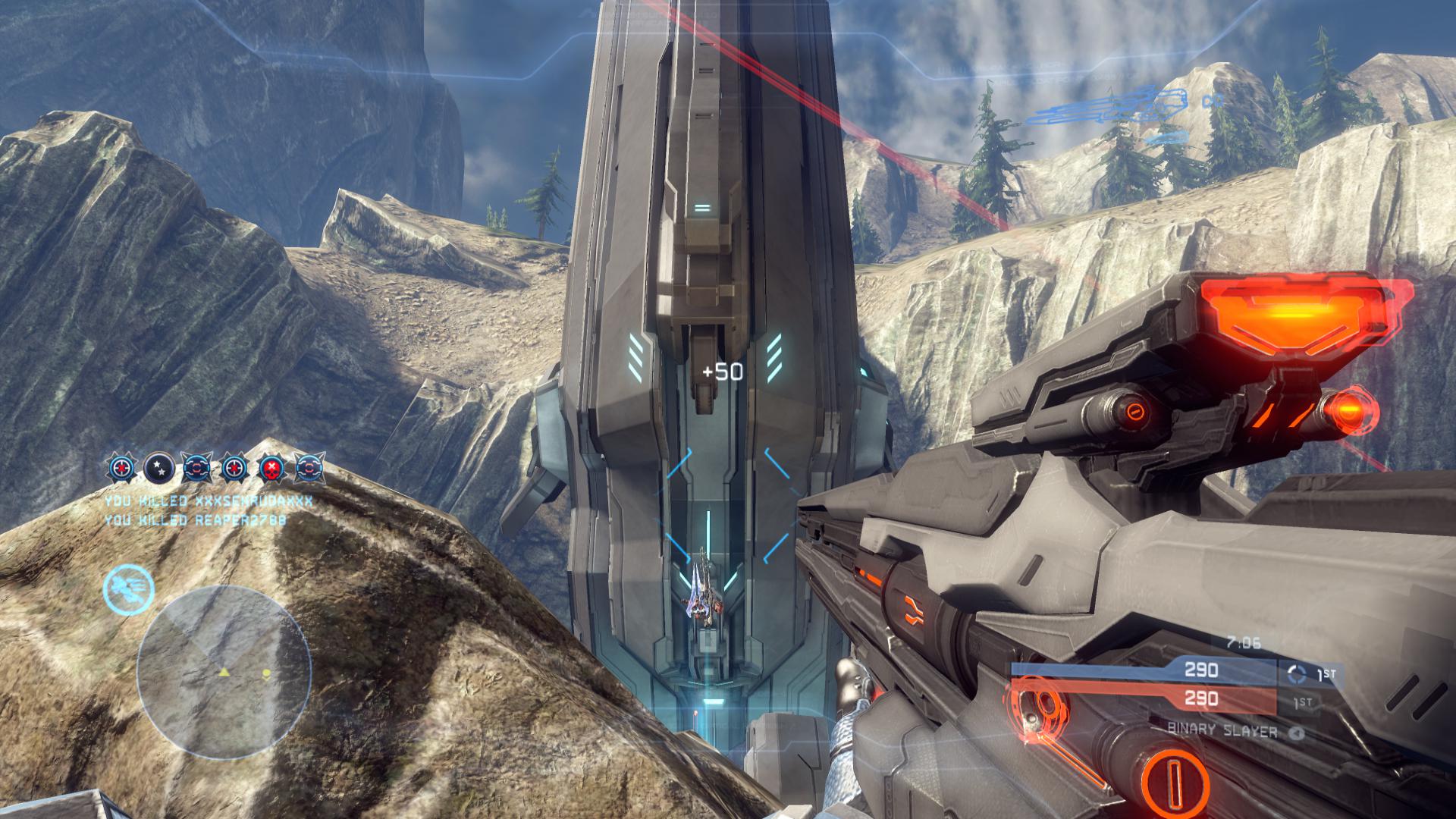Click the motion tracker radar
This screenshot has width=1456, height=819.
tap(224, 672)
